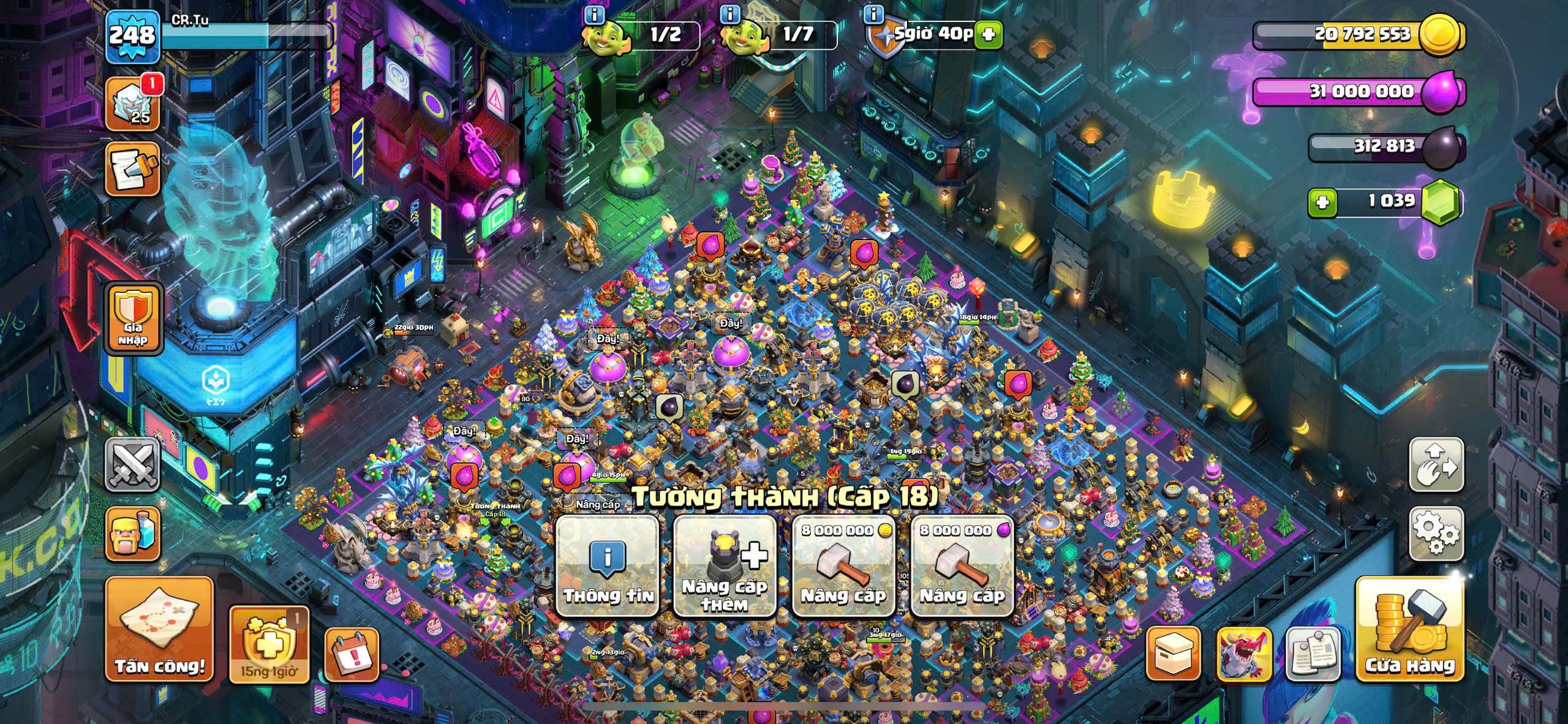Screen dimensions: 1568x724
Task: Open the storage box icon
Action: [1173, 654]
